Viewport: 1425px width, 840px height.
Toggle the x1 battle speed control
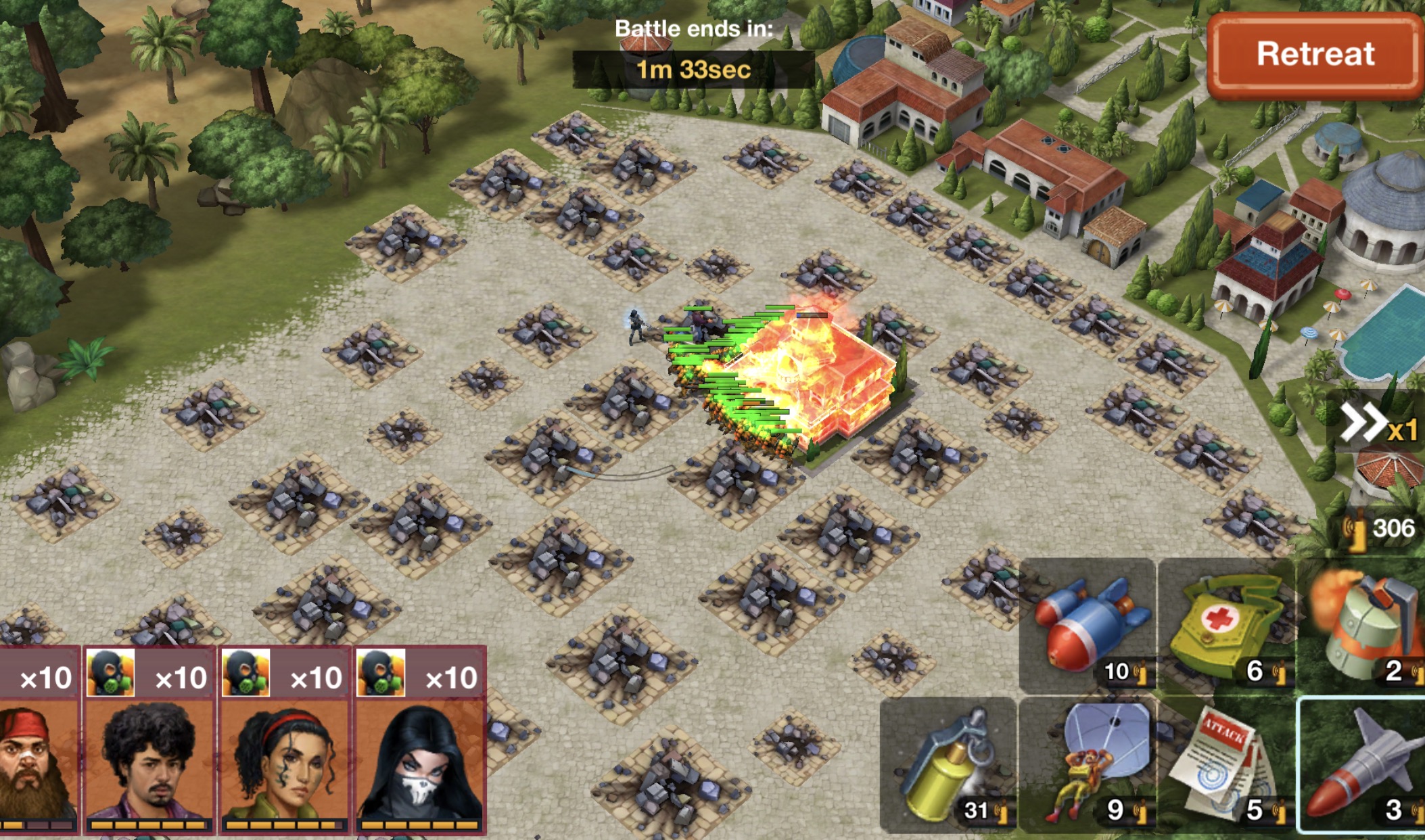[1378, 425]
